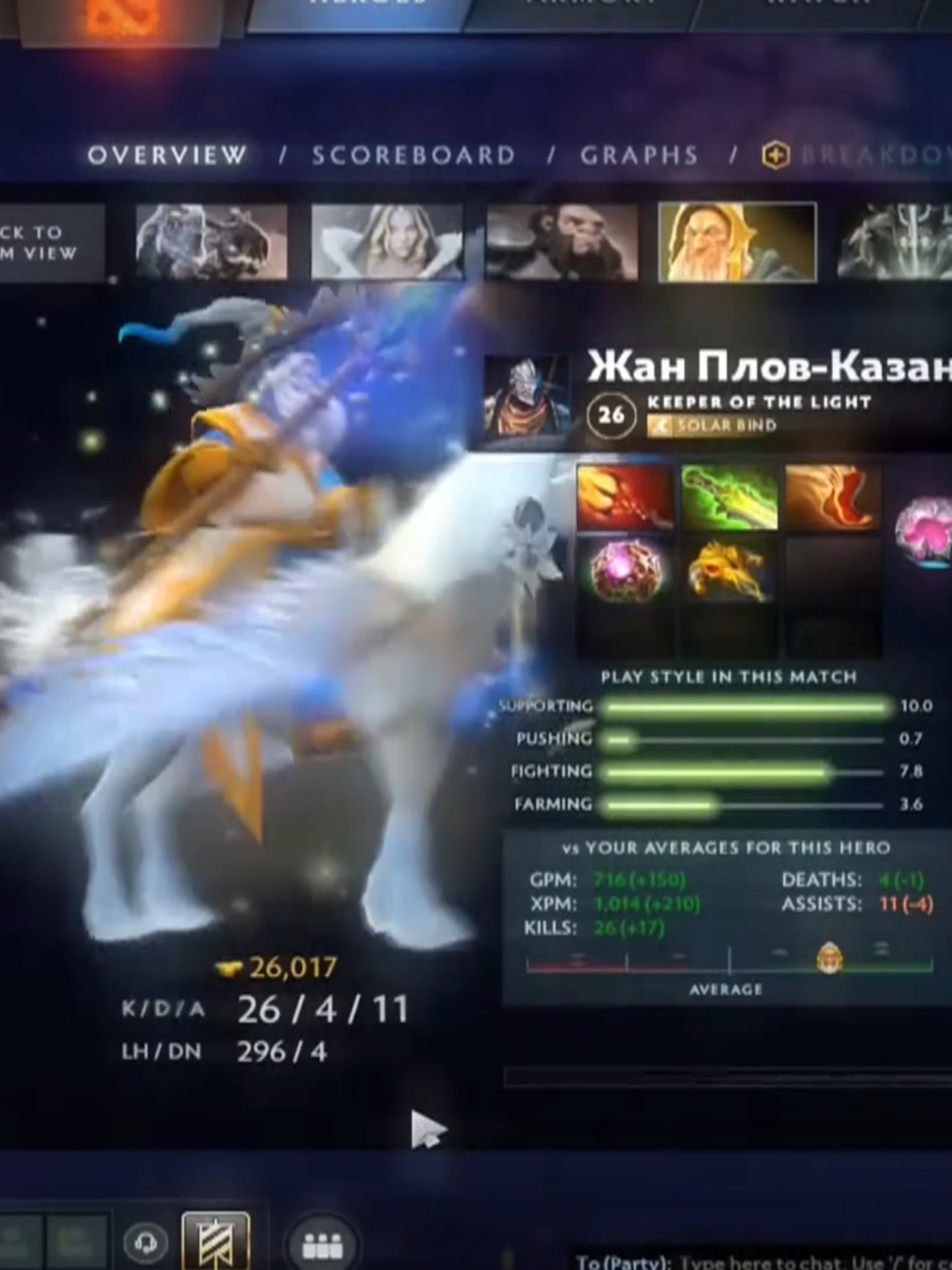Switch to the Scoreboard tab

[x=414, y=154]
